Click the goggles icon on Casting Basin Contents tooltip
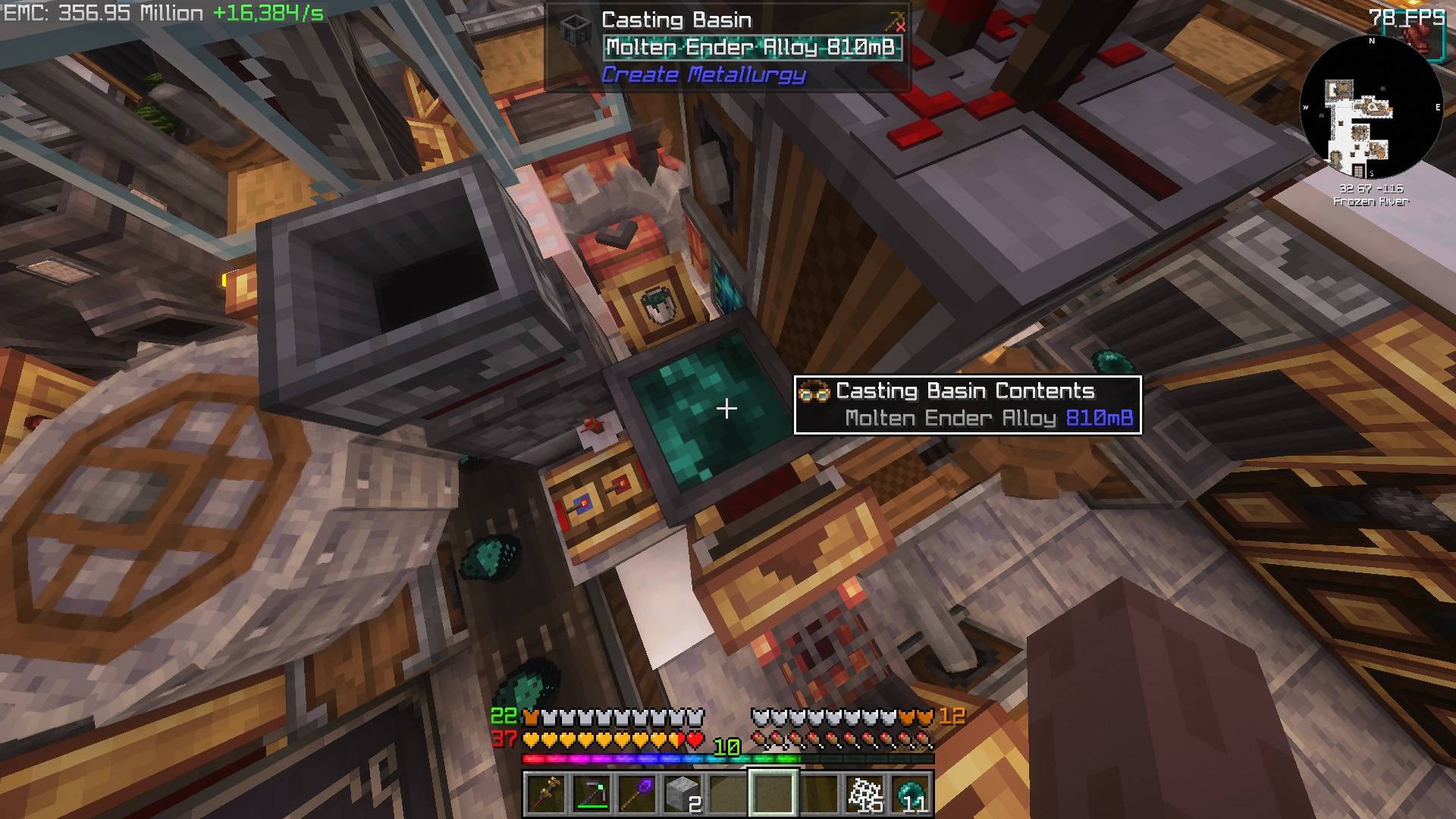 point(815,391)
